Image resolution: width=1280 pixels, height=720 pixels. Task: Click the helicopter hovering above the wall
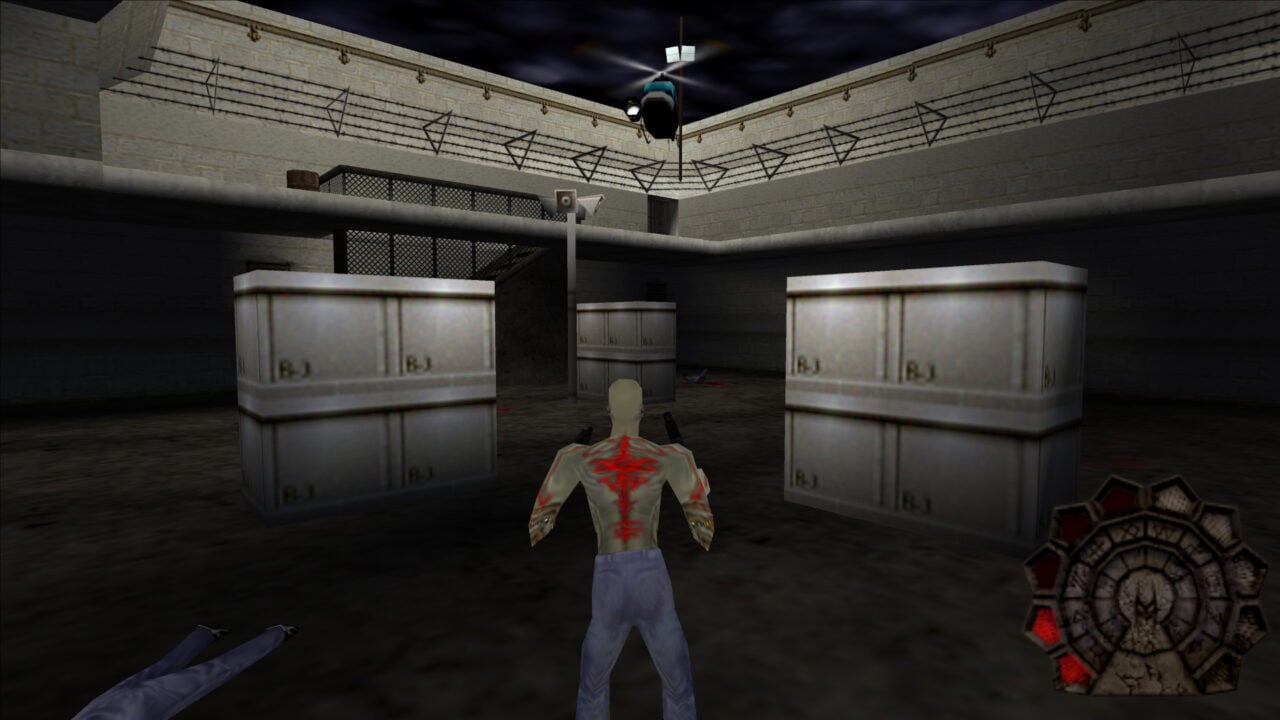click(660, 100)
